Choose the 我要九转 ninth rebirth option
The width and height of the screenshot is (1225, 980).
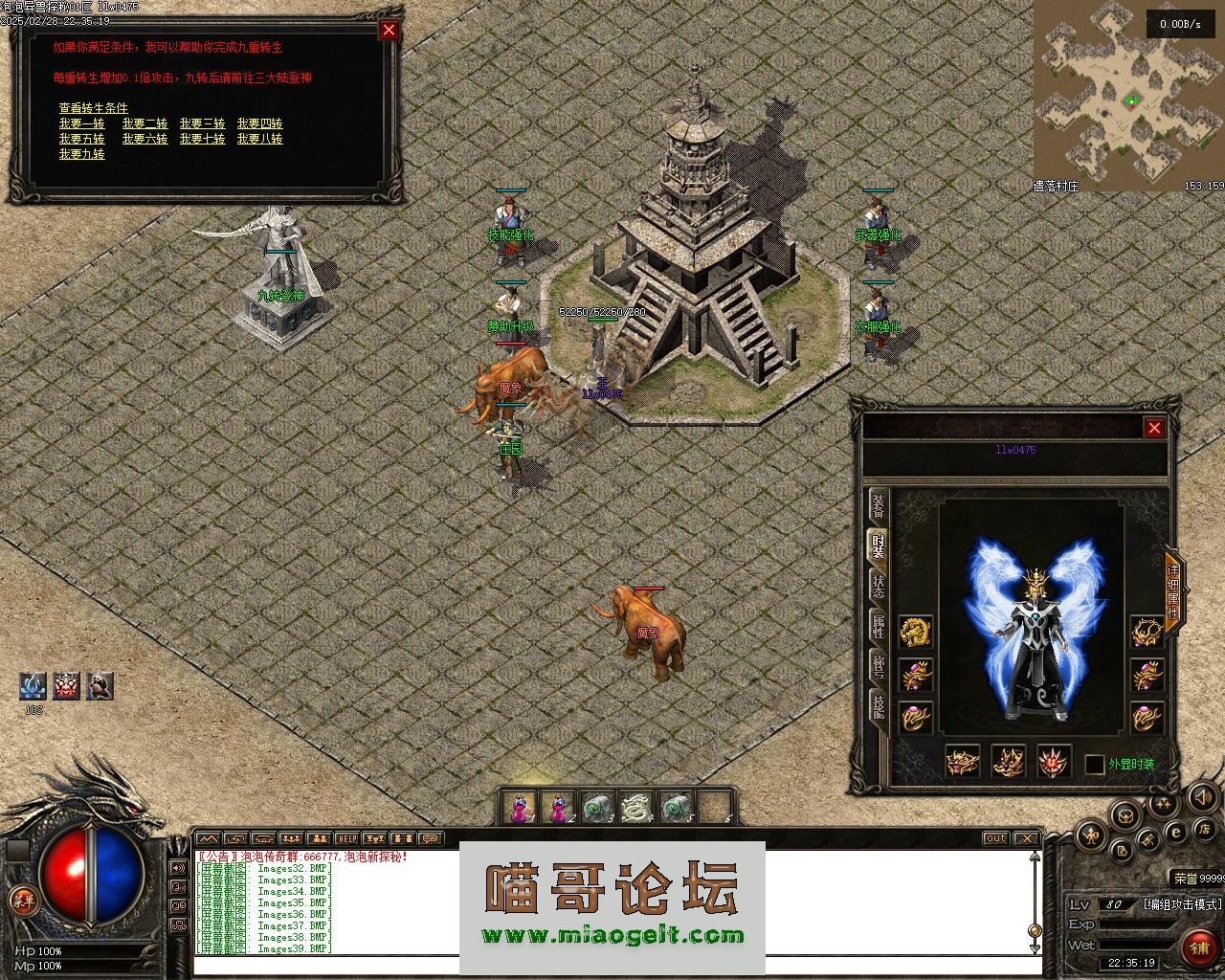[x=81, y=154]
